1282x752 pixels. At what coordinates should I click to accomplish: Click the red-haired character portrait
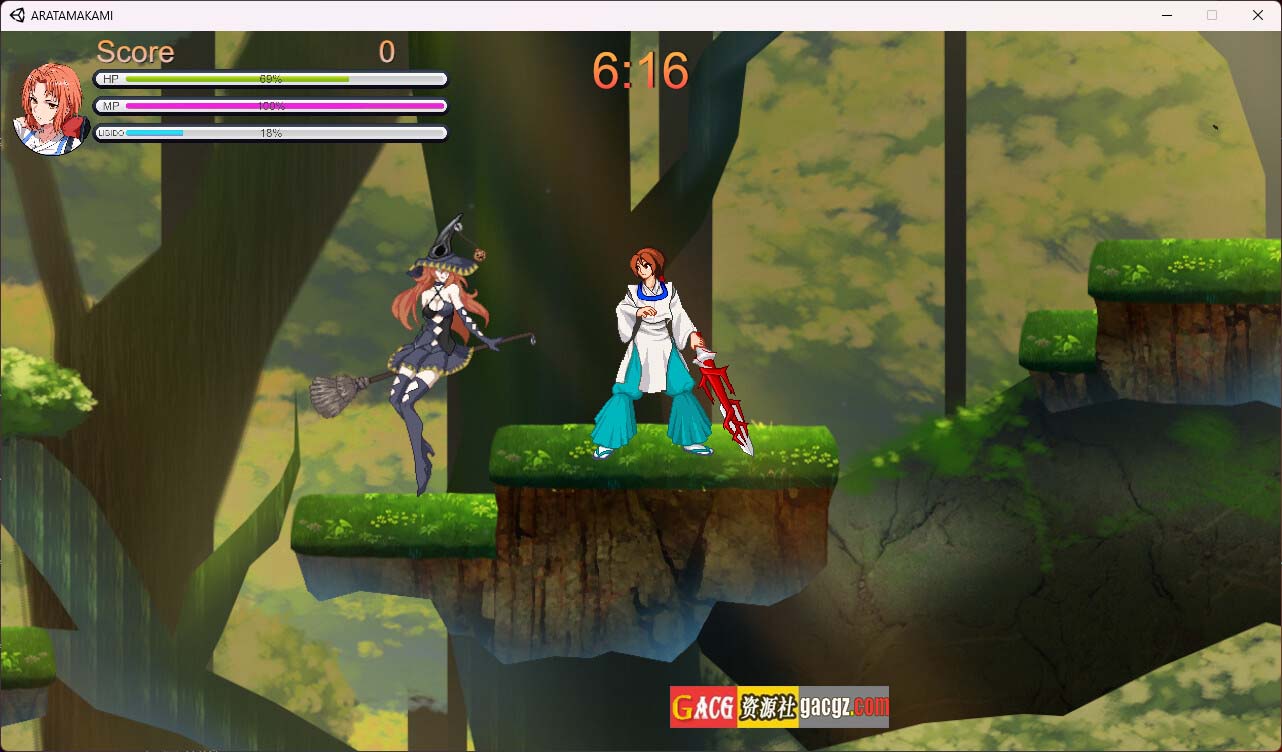[x=50, y=109]
